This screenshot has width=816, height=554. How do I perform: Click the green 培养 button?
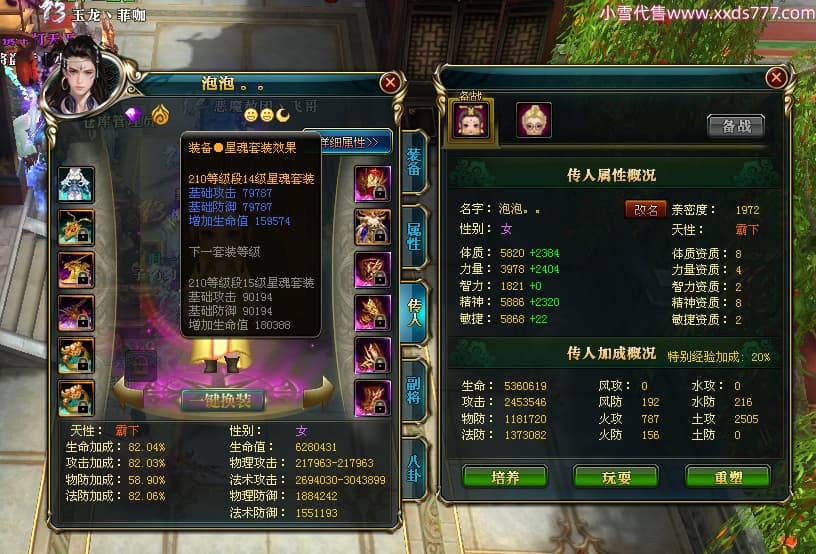point(505,477)
